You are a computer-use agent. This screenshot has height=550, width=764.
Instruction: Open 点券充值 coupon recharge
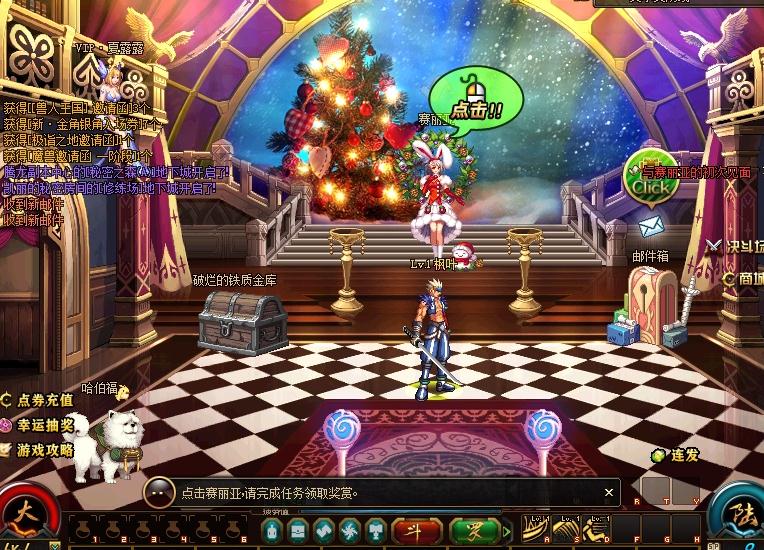(38, 399)
